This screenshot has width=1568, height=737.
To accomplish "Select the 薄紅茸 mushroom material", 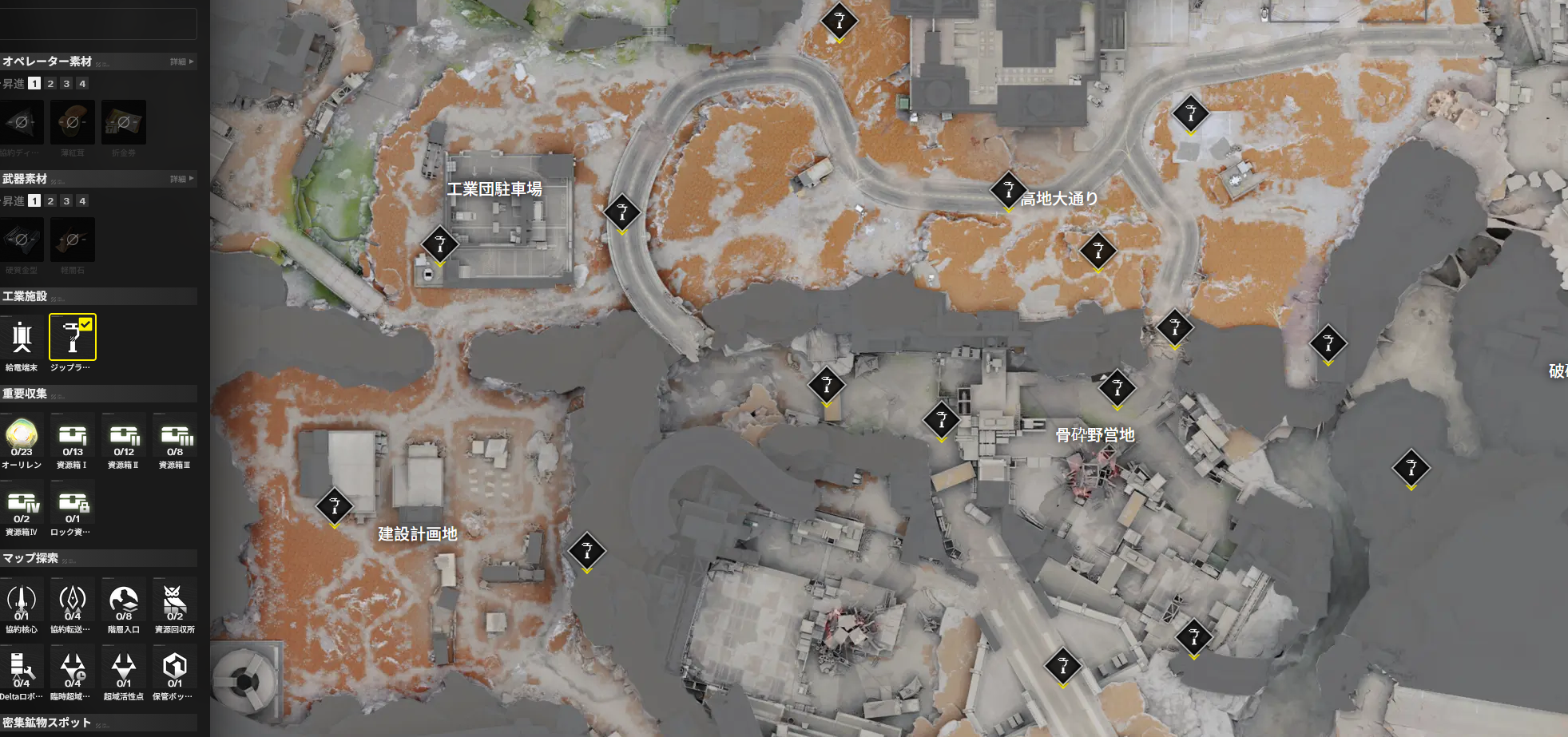I will point(73,122).
